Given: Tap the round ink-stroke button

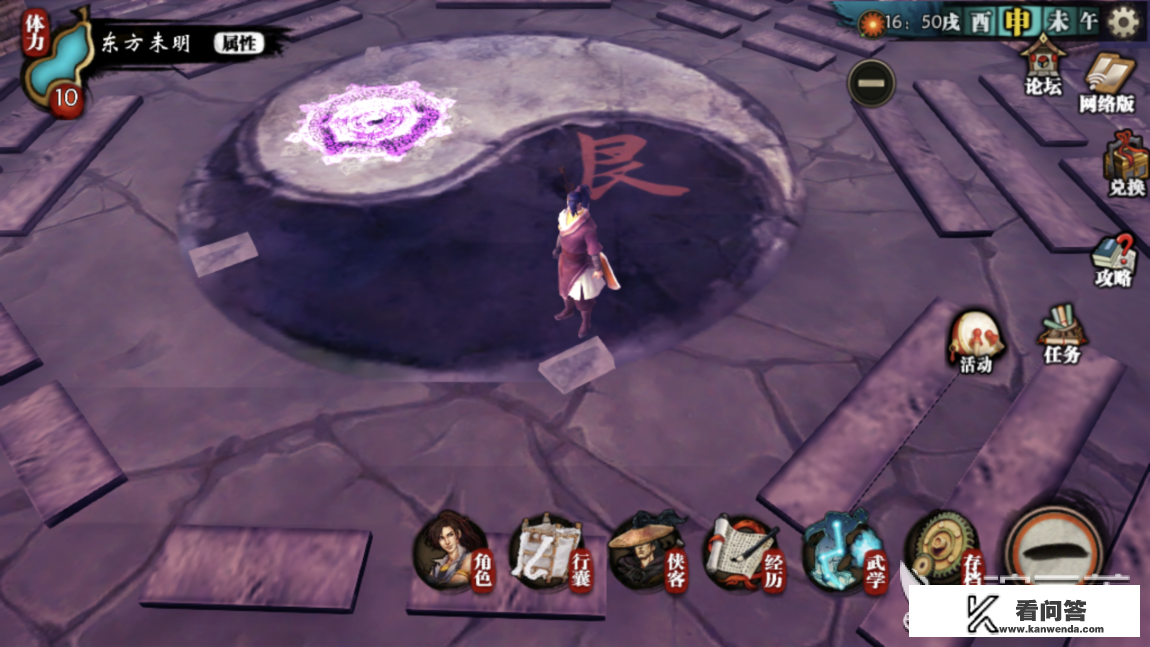Looking at the screenshot, I should pyautogui.click(x=1053, y=550).
